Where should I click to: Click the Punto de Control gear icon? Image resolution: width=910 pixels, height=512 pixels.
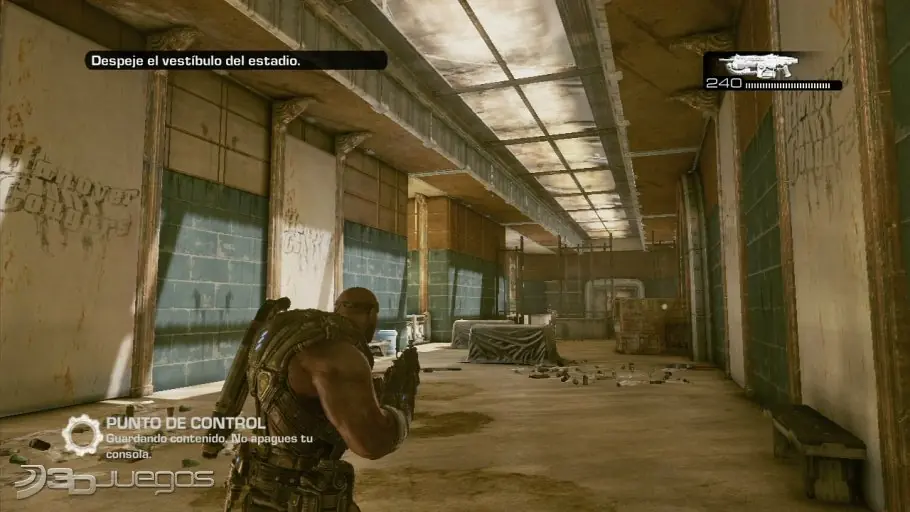coord(81,434)
